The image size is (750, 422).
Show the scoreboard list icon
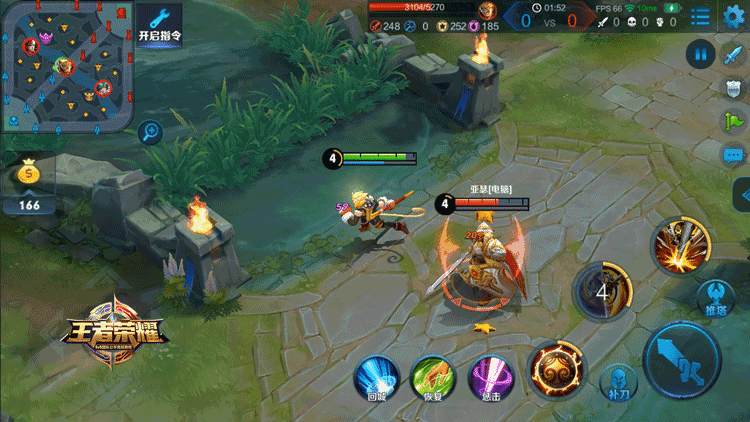[700, 17]
